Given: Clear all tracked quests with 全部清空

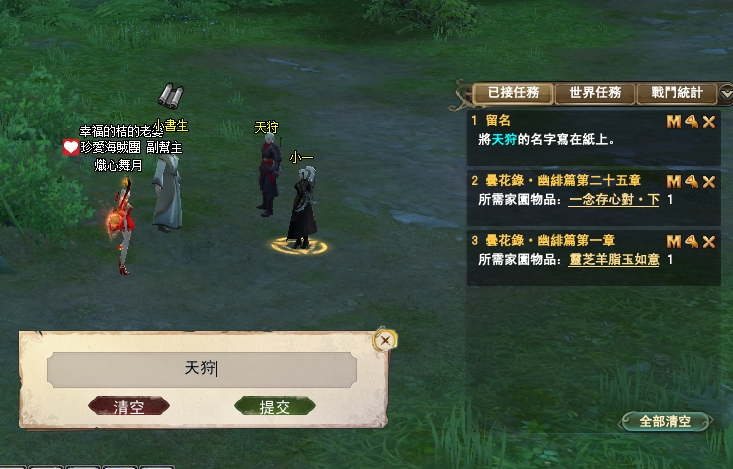Looking at the screenshot, I should point(665,421).
